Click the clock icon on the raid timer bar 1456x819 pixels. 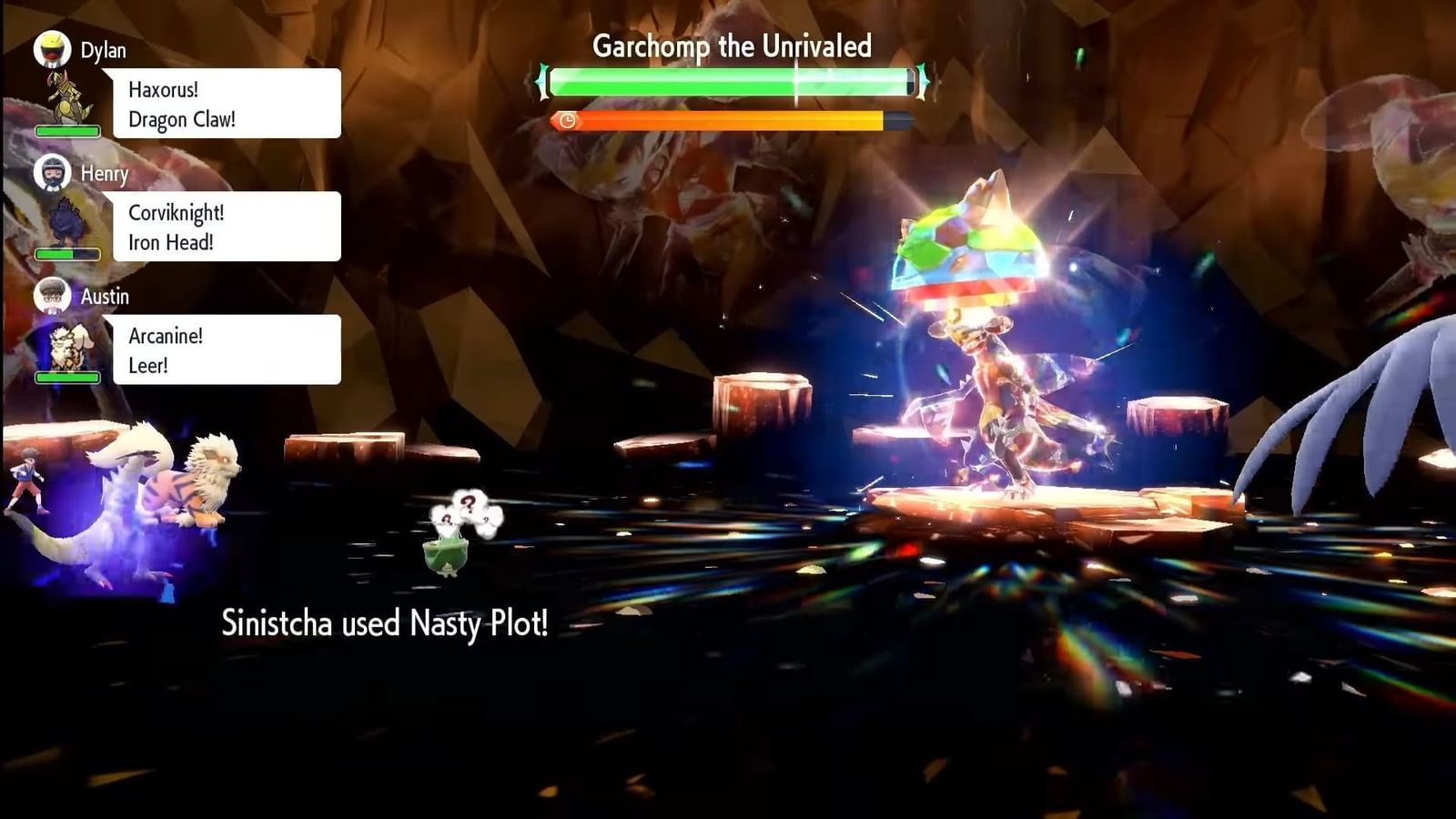(568, 118)
